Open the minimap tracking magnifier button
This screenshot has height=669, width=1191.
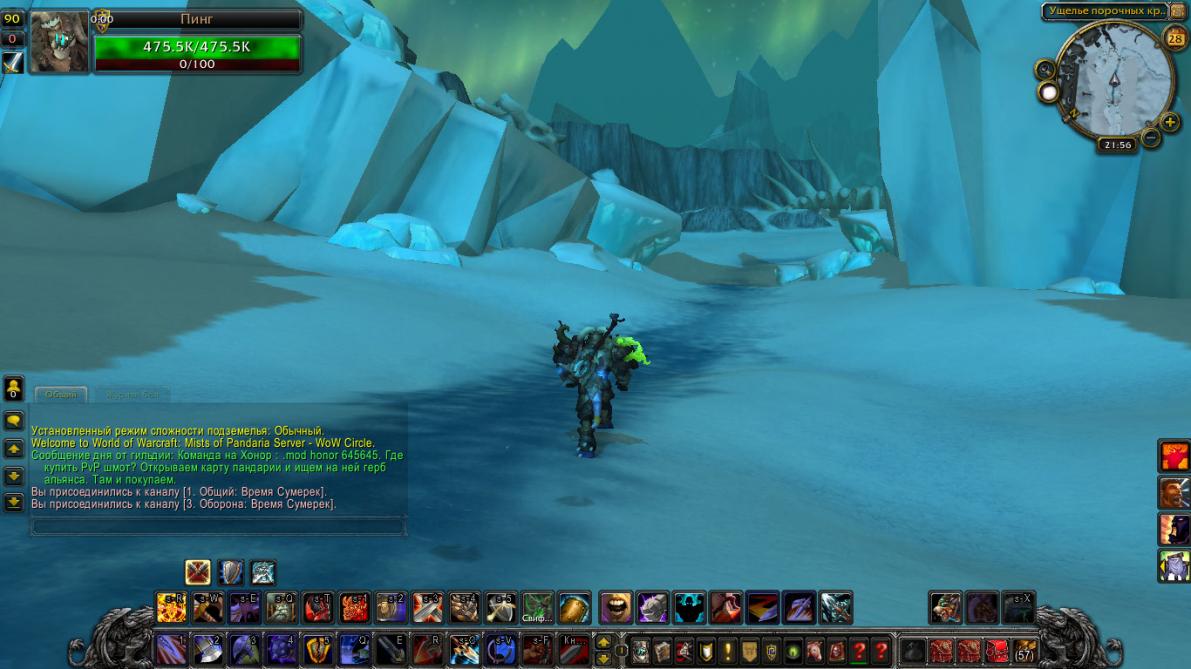pyautogui.click(x=1045, y=70)
